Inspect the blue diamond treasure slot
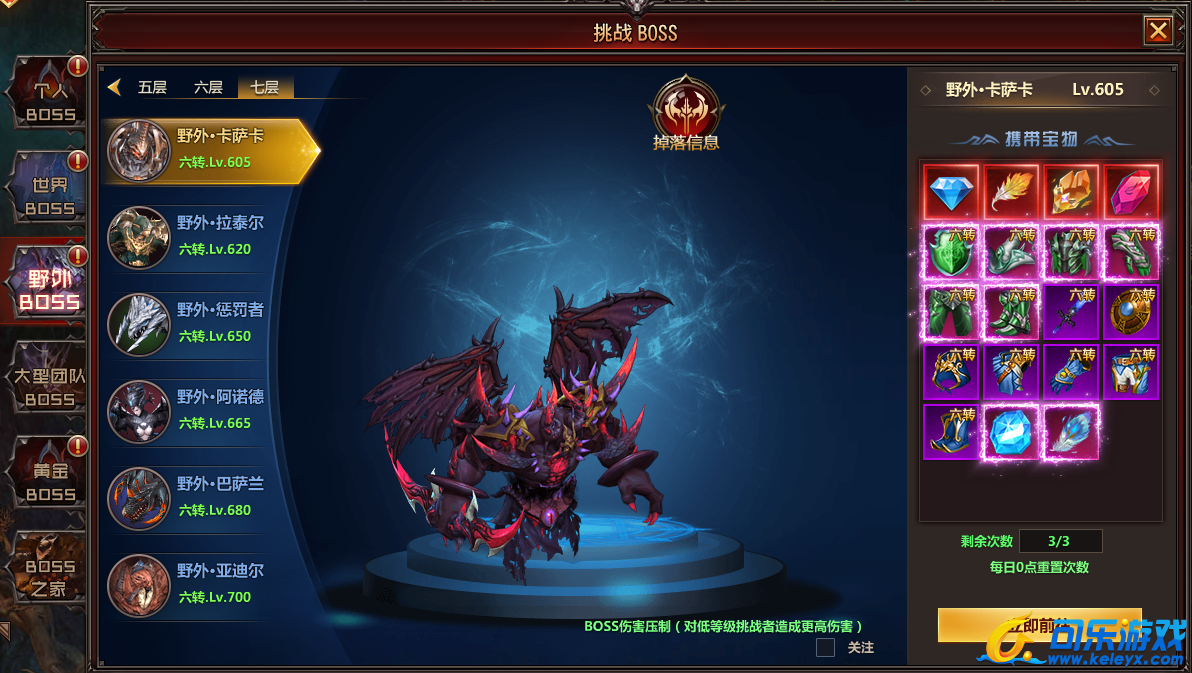This screenshot has width=1192, height=673. click(x=951, y=192)
